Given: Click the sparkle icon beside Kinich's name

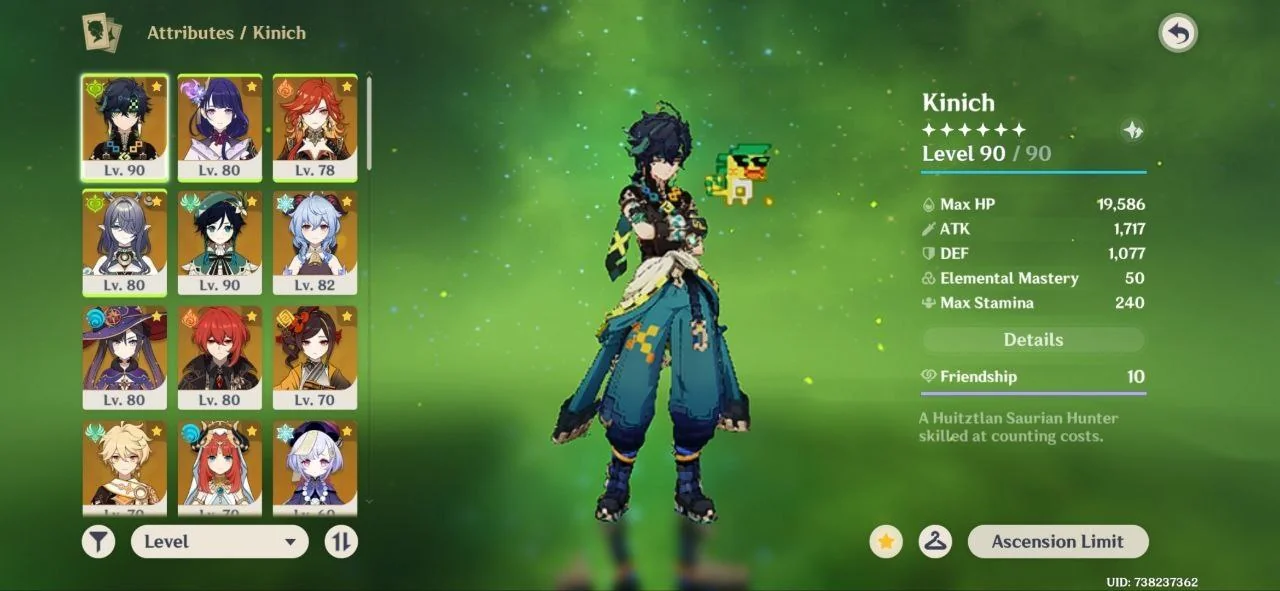Looking at the screenshot, I should point(1132,130).
